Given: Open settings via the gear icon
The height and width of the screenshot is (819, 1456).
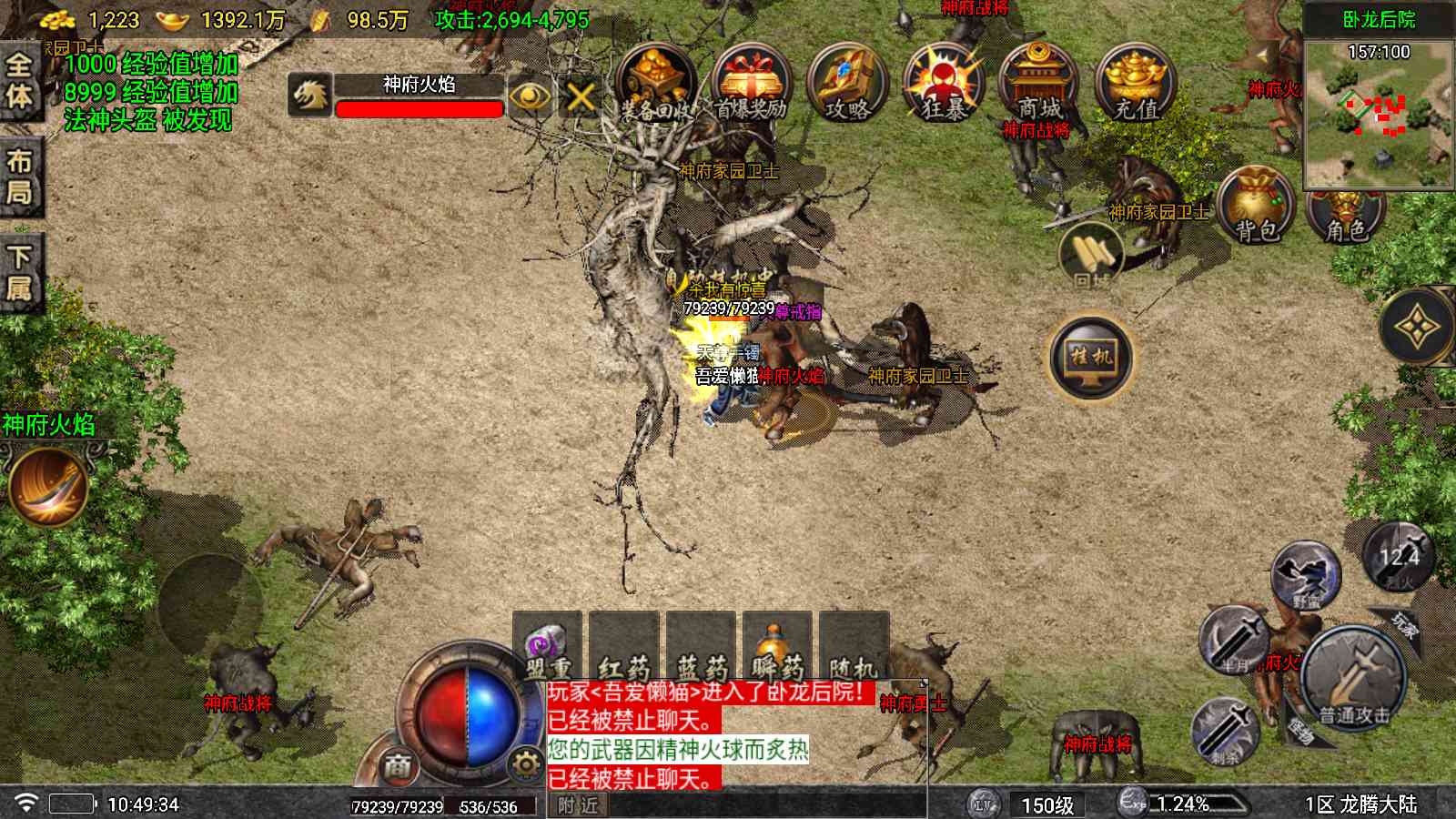Looking at the screenshot, I should click(x=525, y=764).
